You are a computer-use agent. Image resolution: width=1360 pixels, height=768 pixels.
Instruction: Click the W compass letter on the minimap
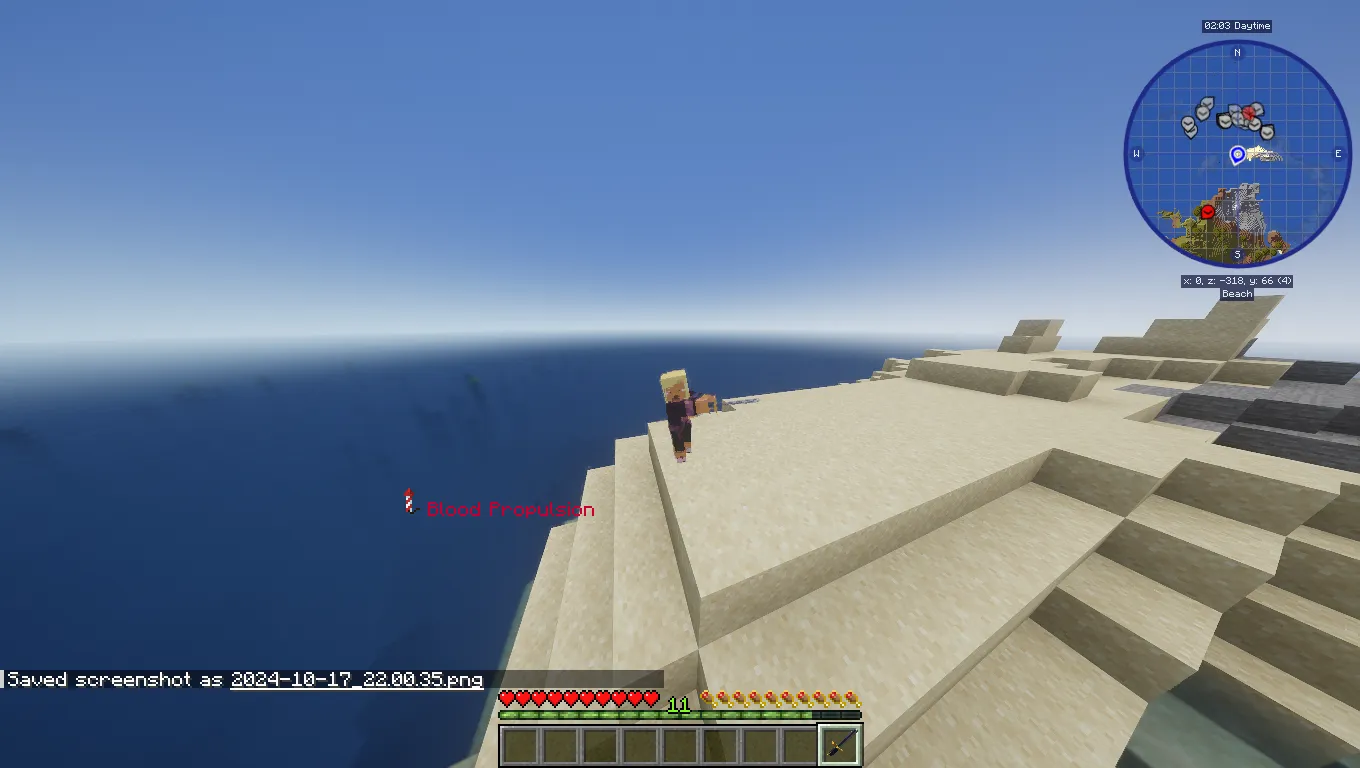[1136, 153]
